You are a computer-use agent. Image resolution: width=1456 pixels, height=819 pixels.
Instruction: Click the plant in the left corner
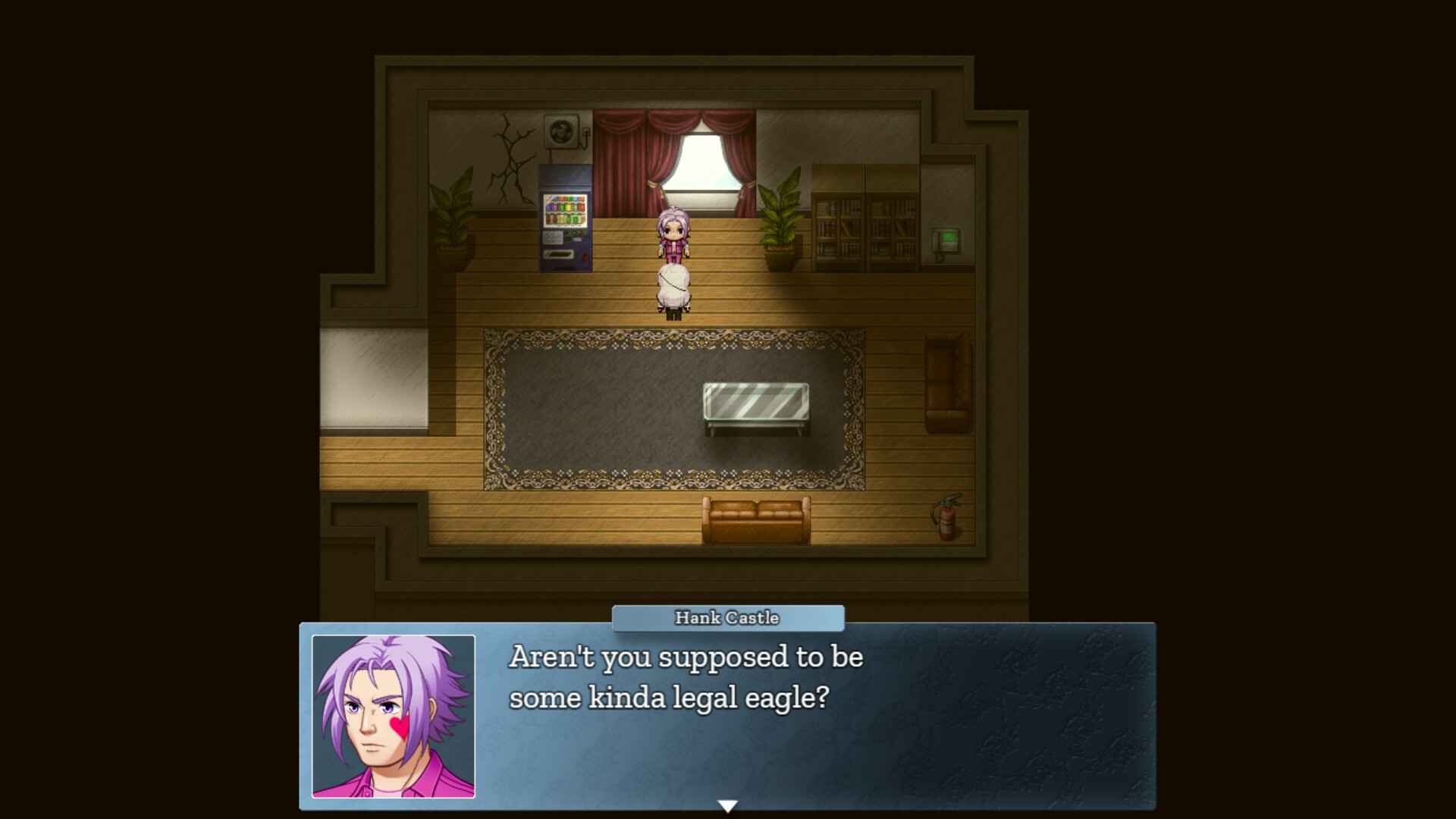click(453, 220)
